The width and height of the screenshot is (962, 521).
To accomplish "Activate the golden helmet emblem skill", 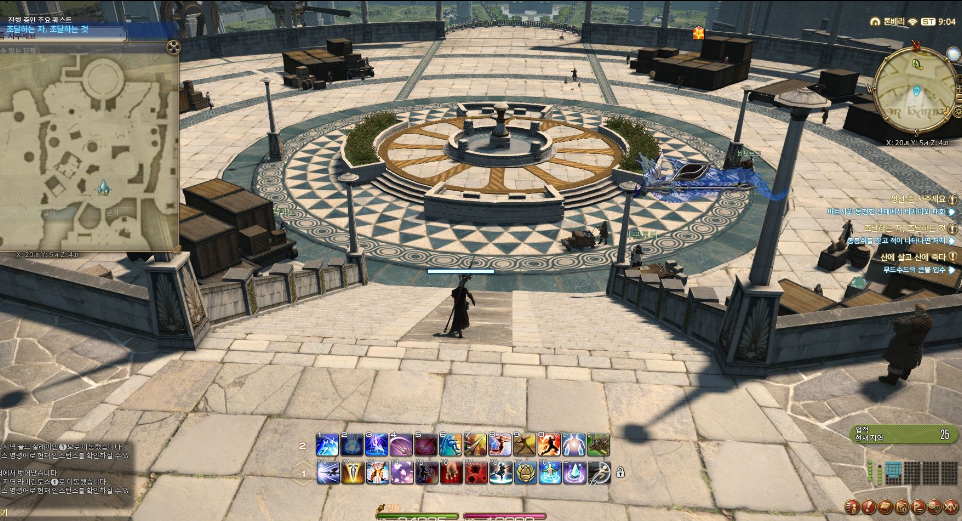I will click(x=523, y=472).
